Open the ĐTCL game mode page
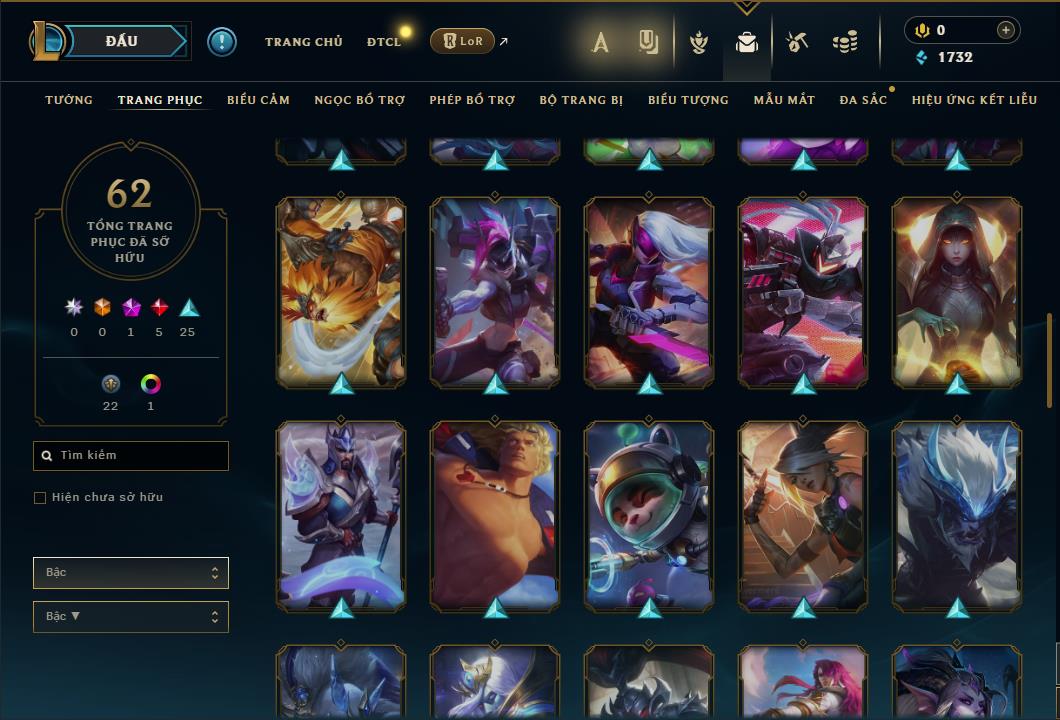Image resolution: width=1060 pixels, height=720 pixels. click(383, 42)
